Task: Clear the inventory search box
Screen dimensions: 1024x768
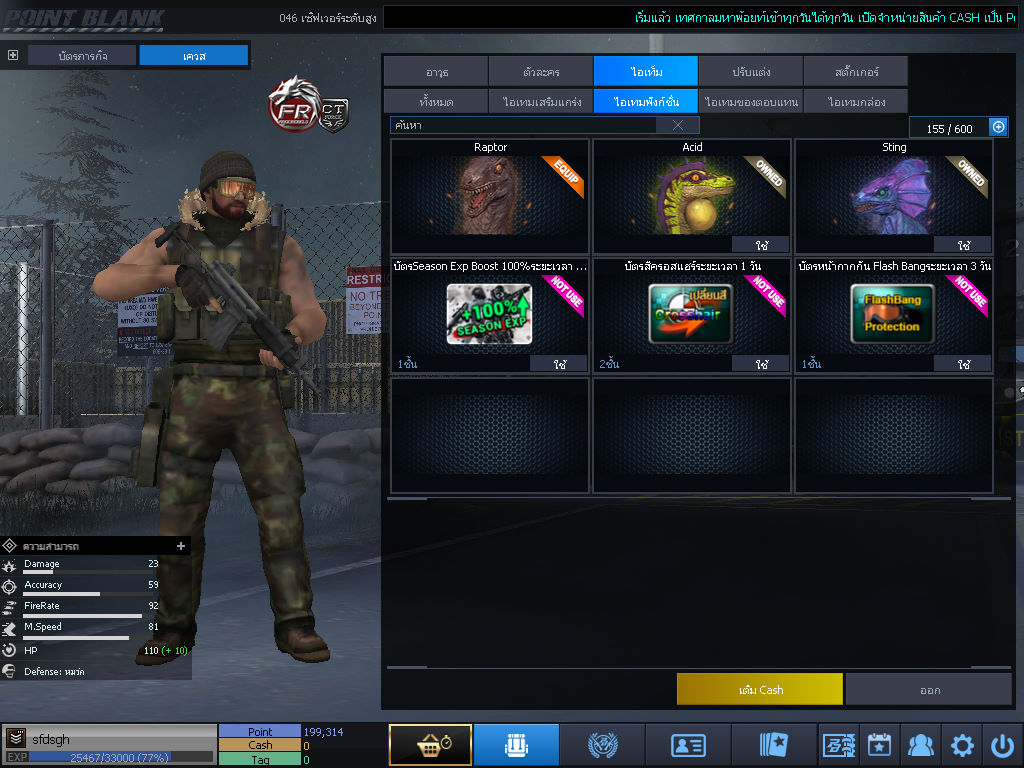Action: click(678, 125)
